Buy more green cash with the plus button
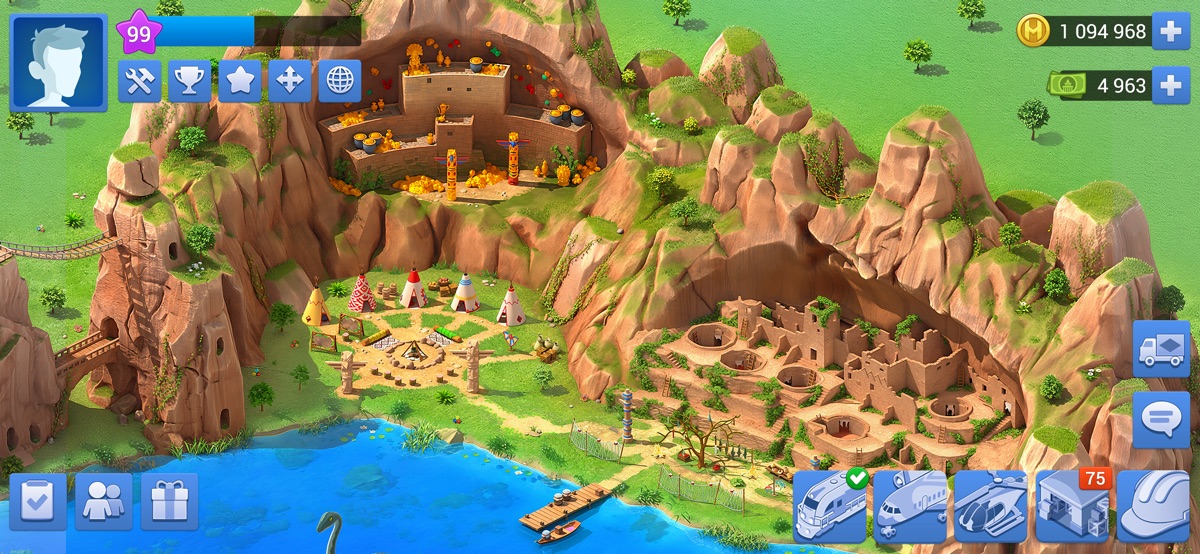 click(1171, 86)
